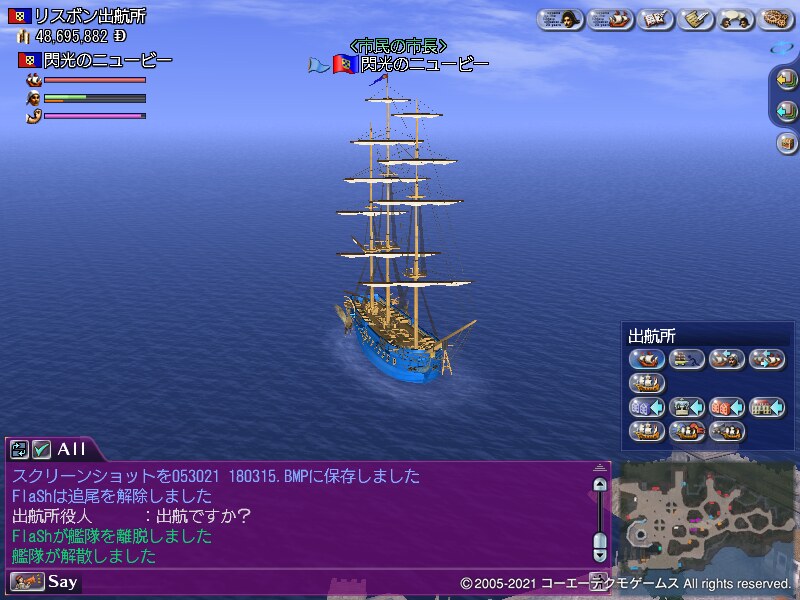Viewport: 800px width, 600px height.
Task: Open the open-book records menu
Action: [657, 19]
